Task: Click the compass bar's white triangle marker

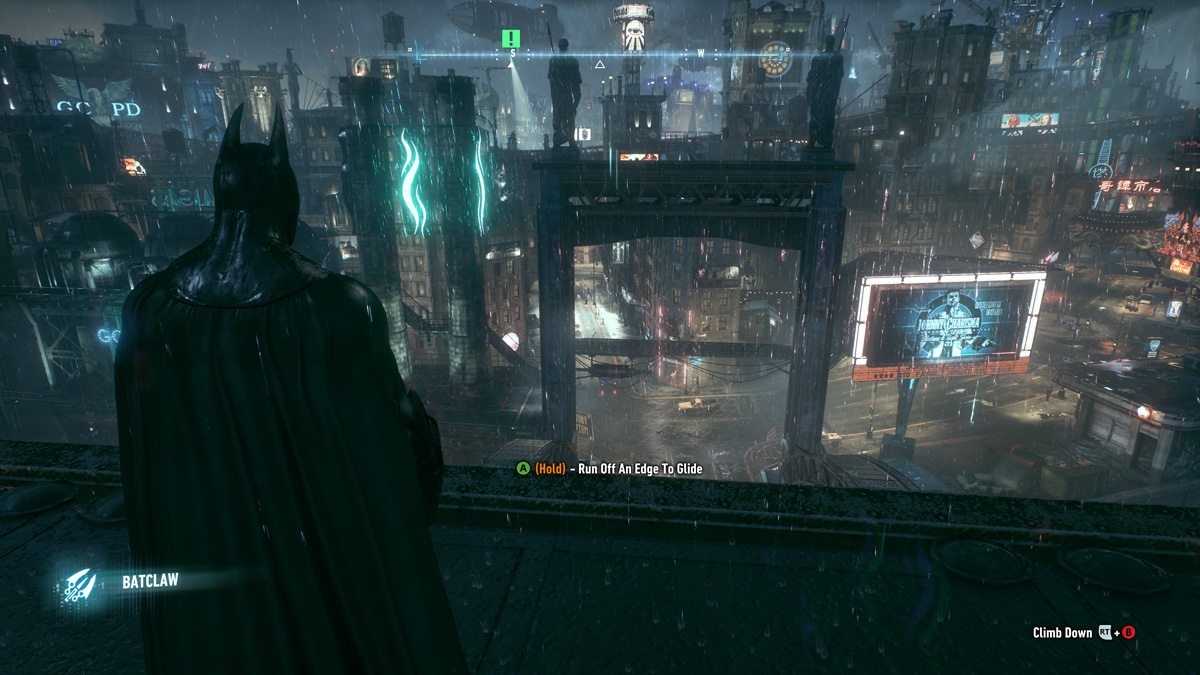Action: coord(600,65)
